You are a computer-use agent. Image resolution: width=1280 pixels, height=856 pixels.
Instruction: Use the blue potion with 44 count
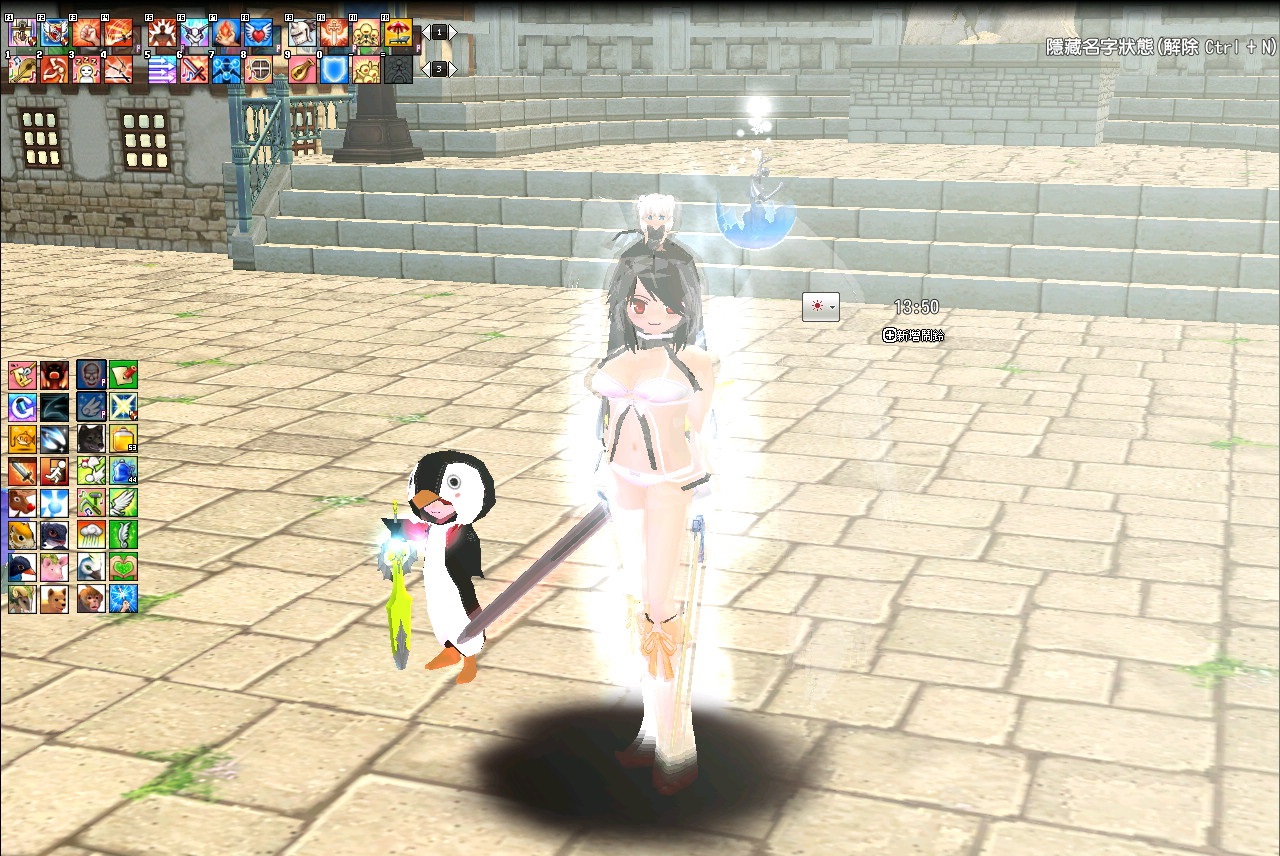click(123, 470)
